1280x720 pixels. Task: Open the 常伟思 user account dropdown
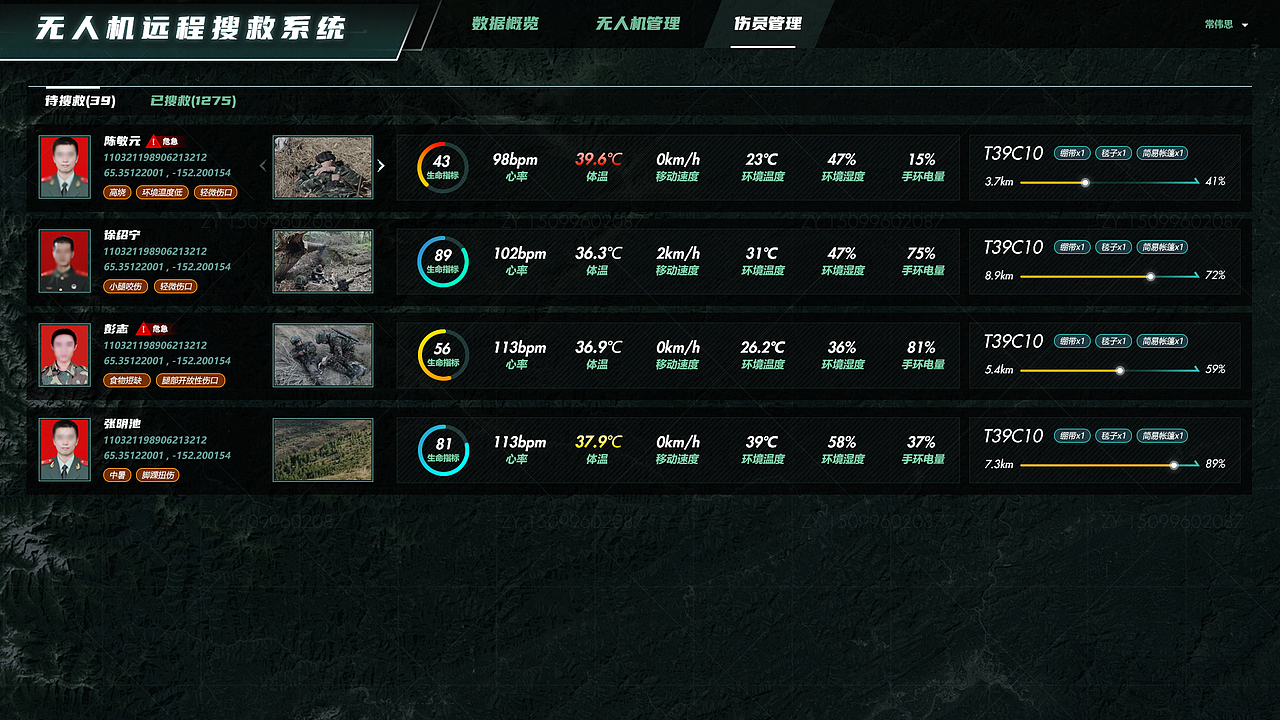(1224, 24)
